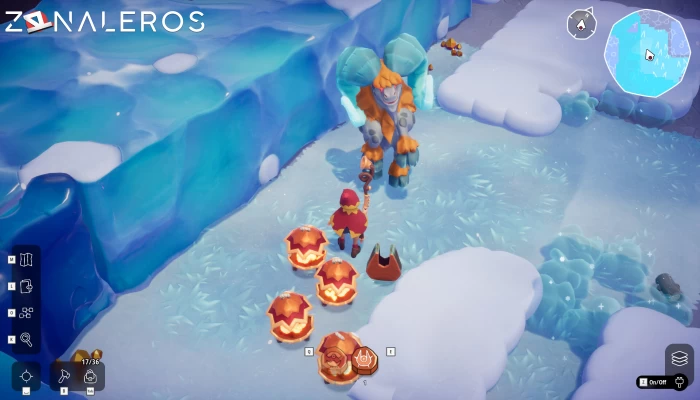Activate the crosshair target button
Viewport: 700px width, 400px height.
(x=26, y=377)
